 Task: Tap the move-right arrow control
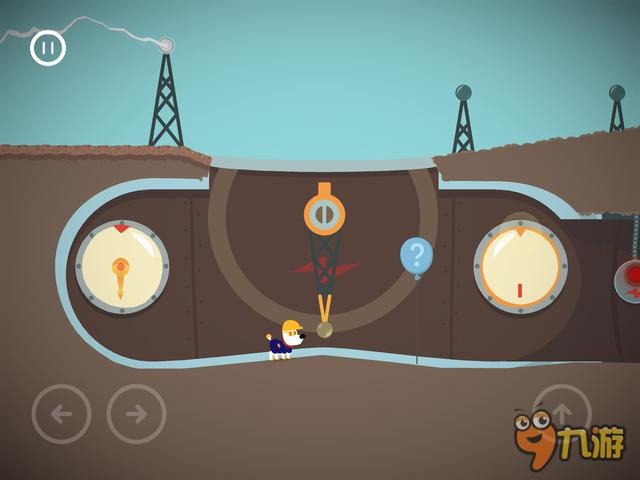point(136,413)
